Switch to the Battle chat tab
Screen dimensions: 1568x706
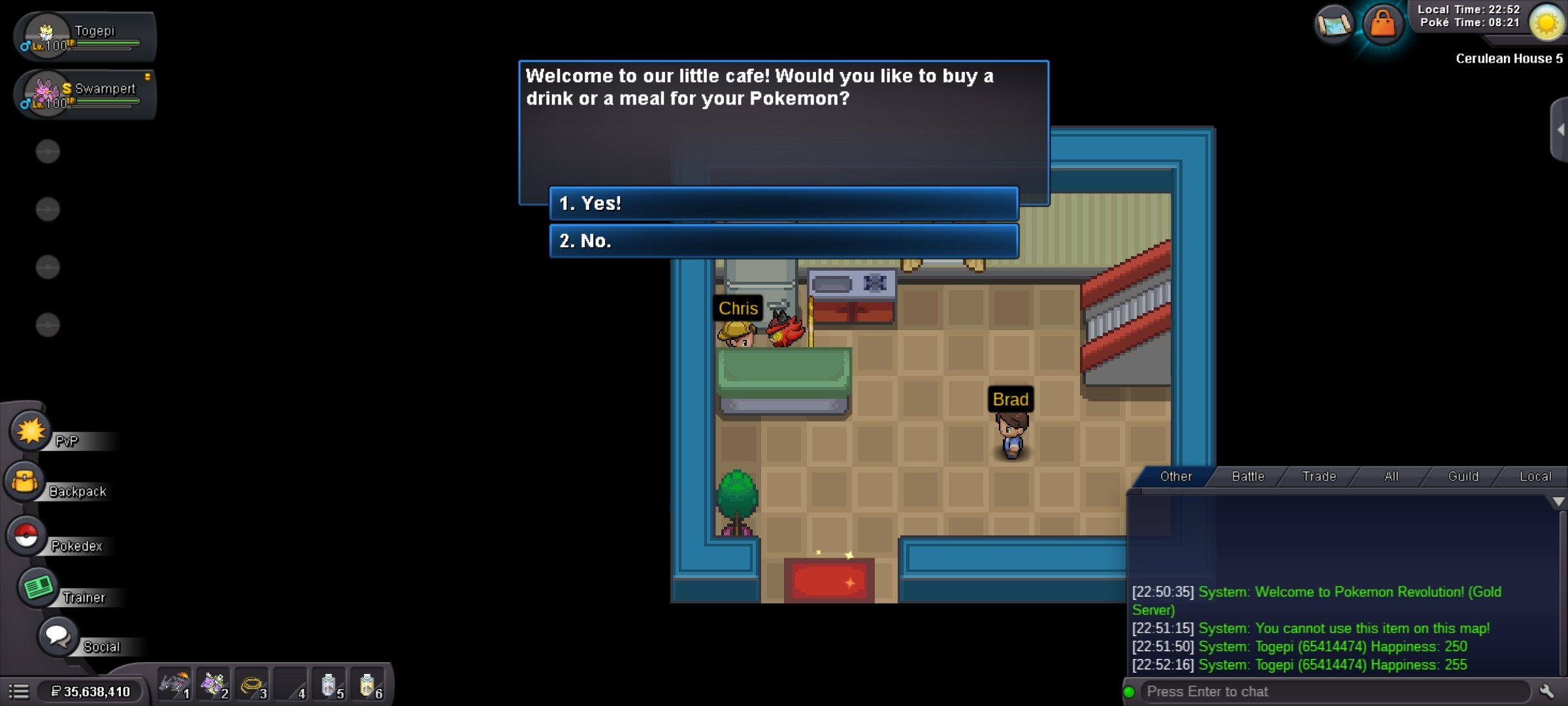point(1248,477)
